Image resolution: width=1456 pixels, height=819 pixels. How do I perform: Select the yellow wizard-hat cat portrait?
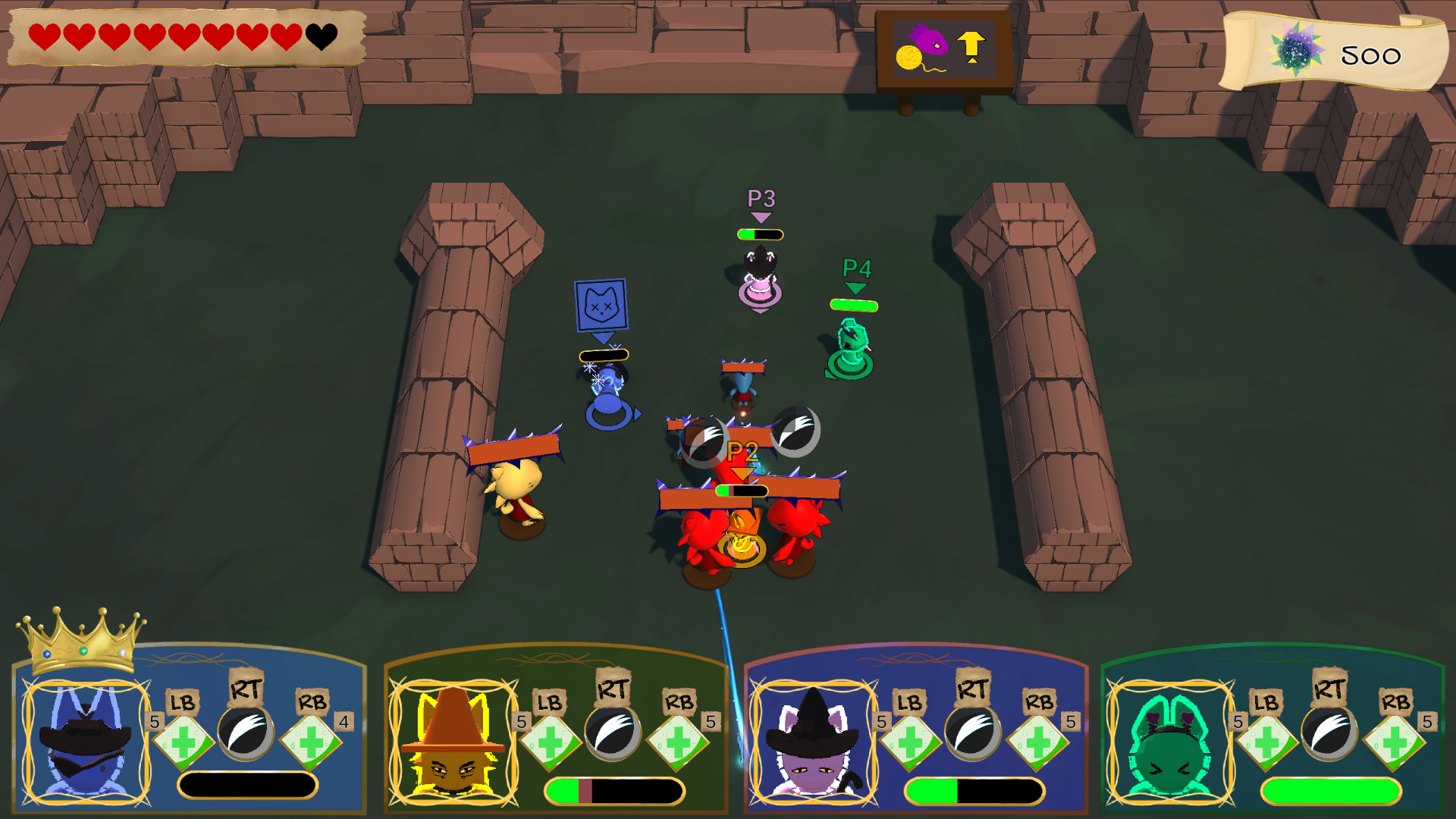[x=453, y=742]
